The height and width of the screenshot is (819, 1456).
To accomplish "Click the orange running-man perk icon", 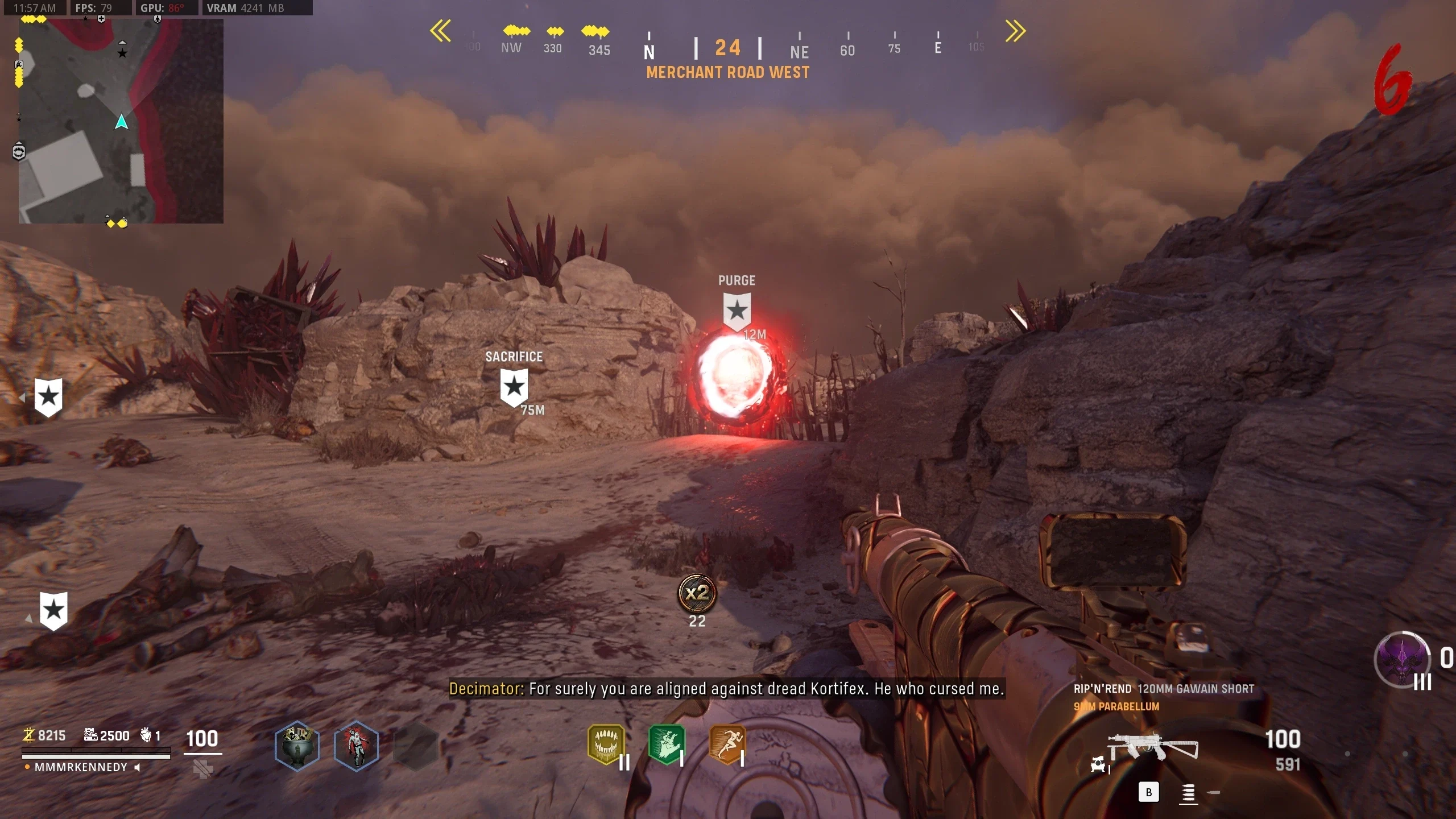I will point(726,744).
